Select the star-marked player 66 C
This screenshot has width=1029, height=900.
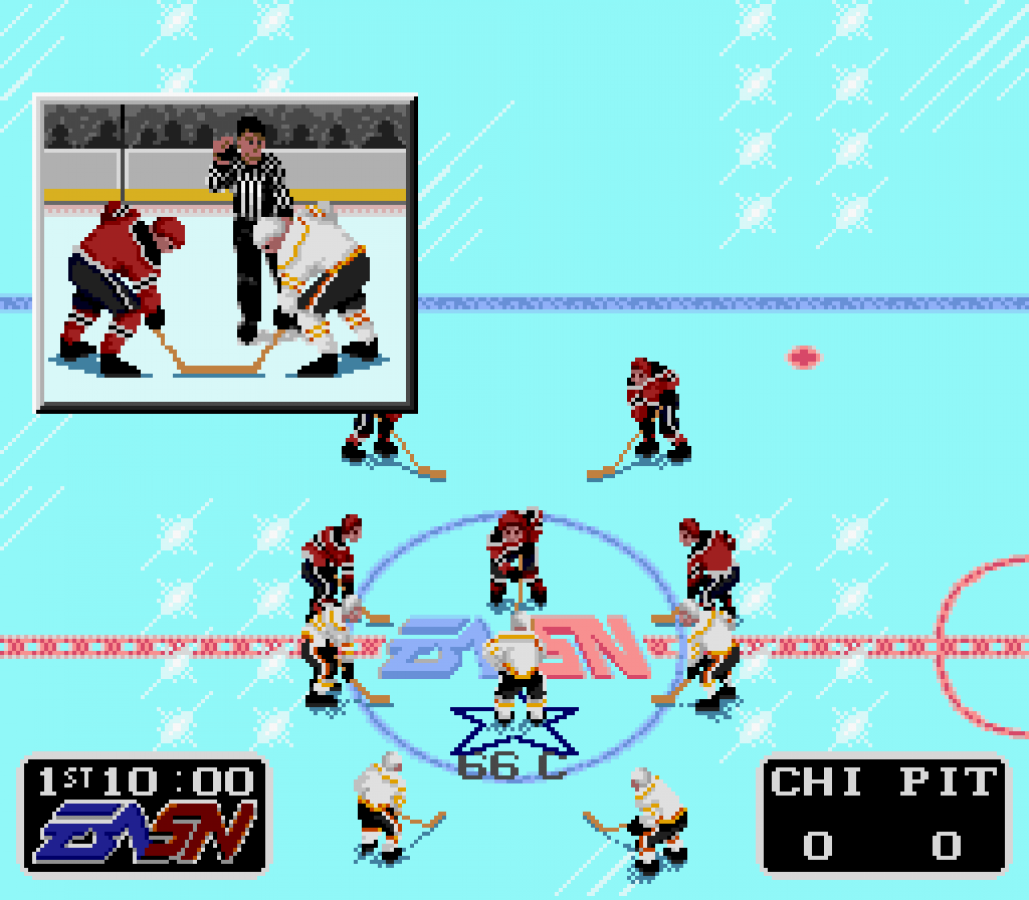[516, 668]
